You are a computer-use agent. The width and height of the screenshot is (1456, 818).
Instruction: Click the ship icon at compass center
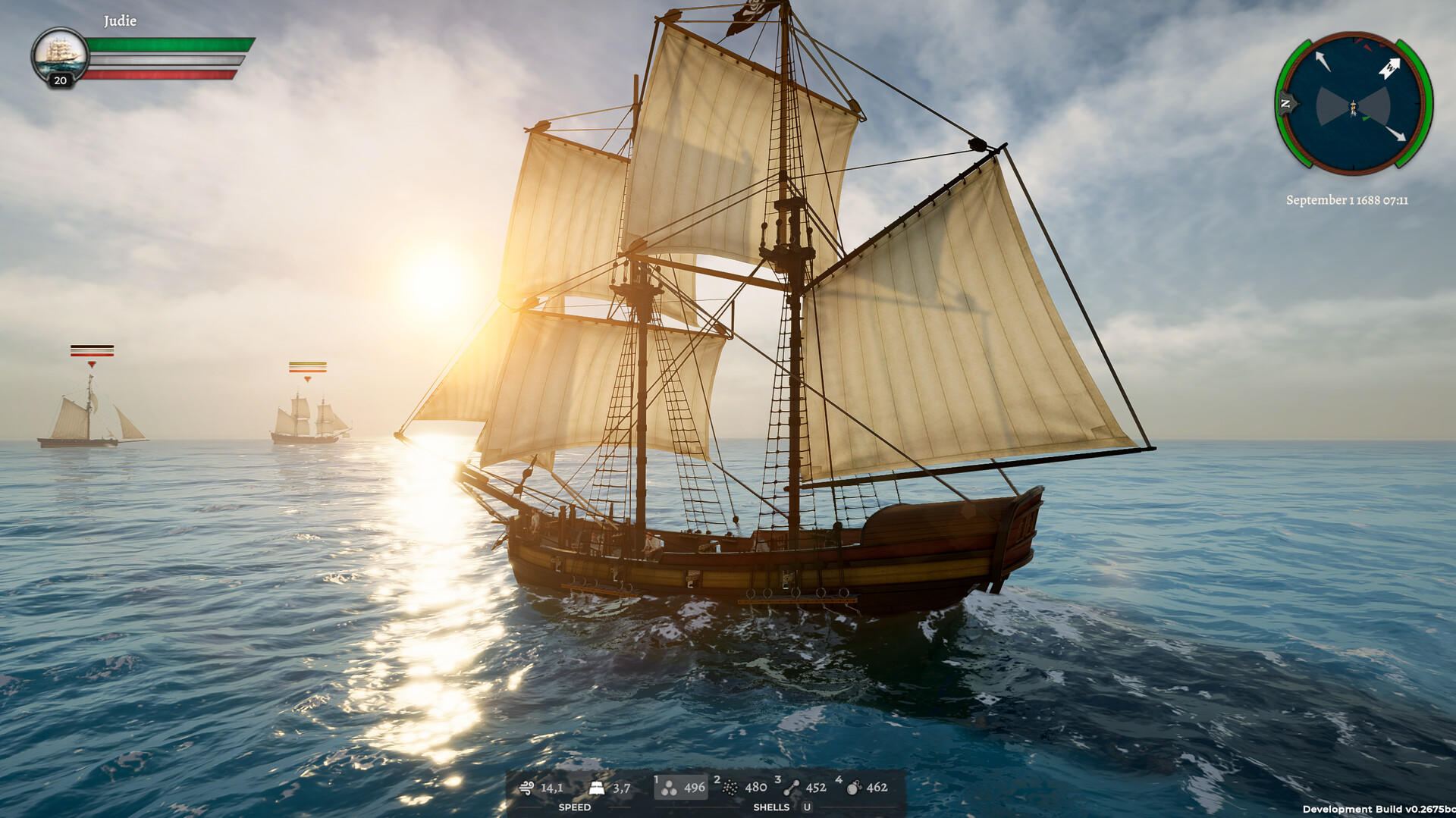[x=1353, y=107]
